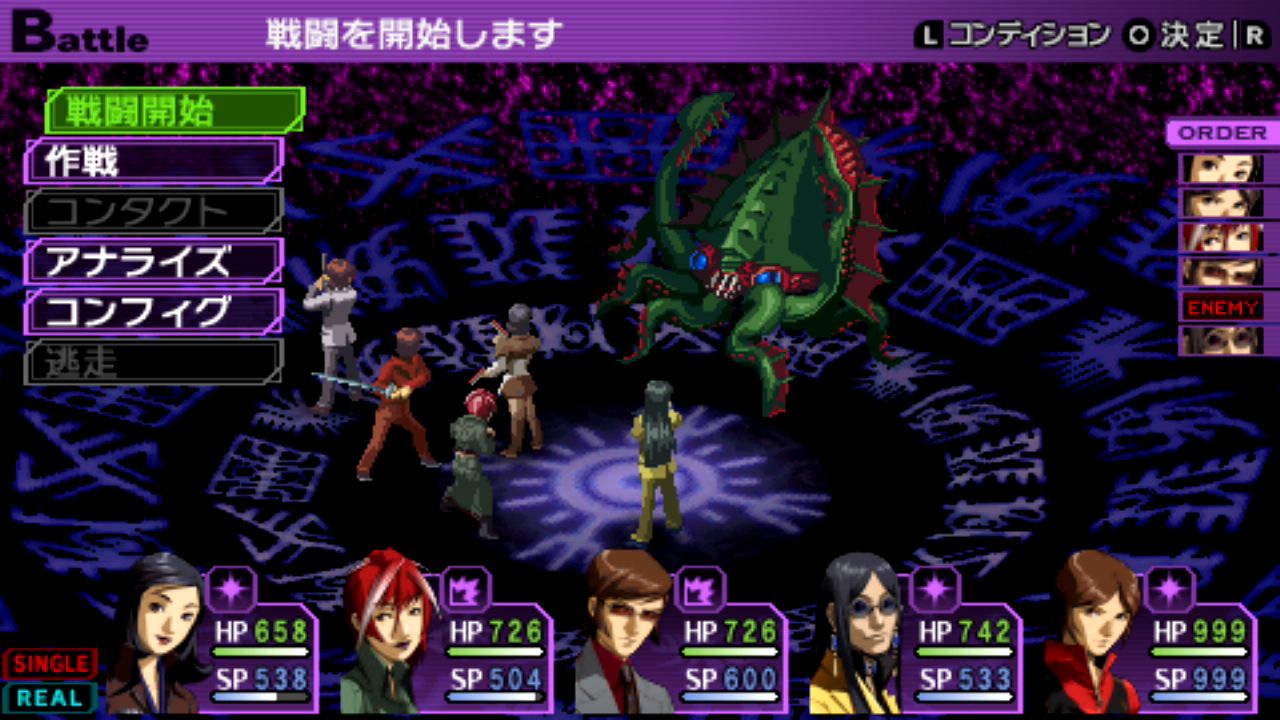Select the black-haired woman portrait with HP 658
Image resolution: width=1280 pixels, height=720 pixels.
click(156, 635)
